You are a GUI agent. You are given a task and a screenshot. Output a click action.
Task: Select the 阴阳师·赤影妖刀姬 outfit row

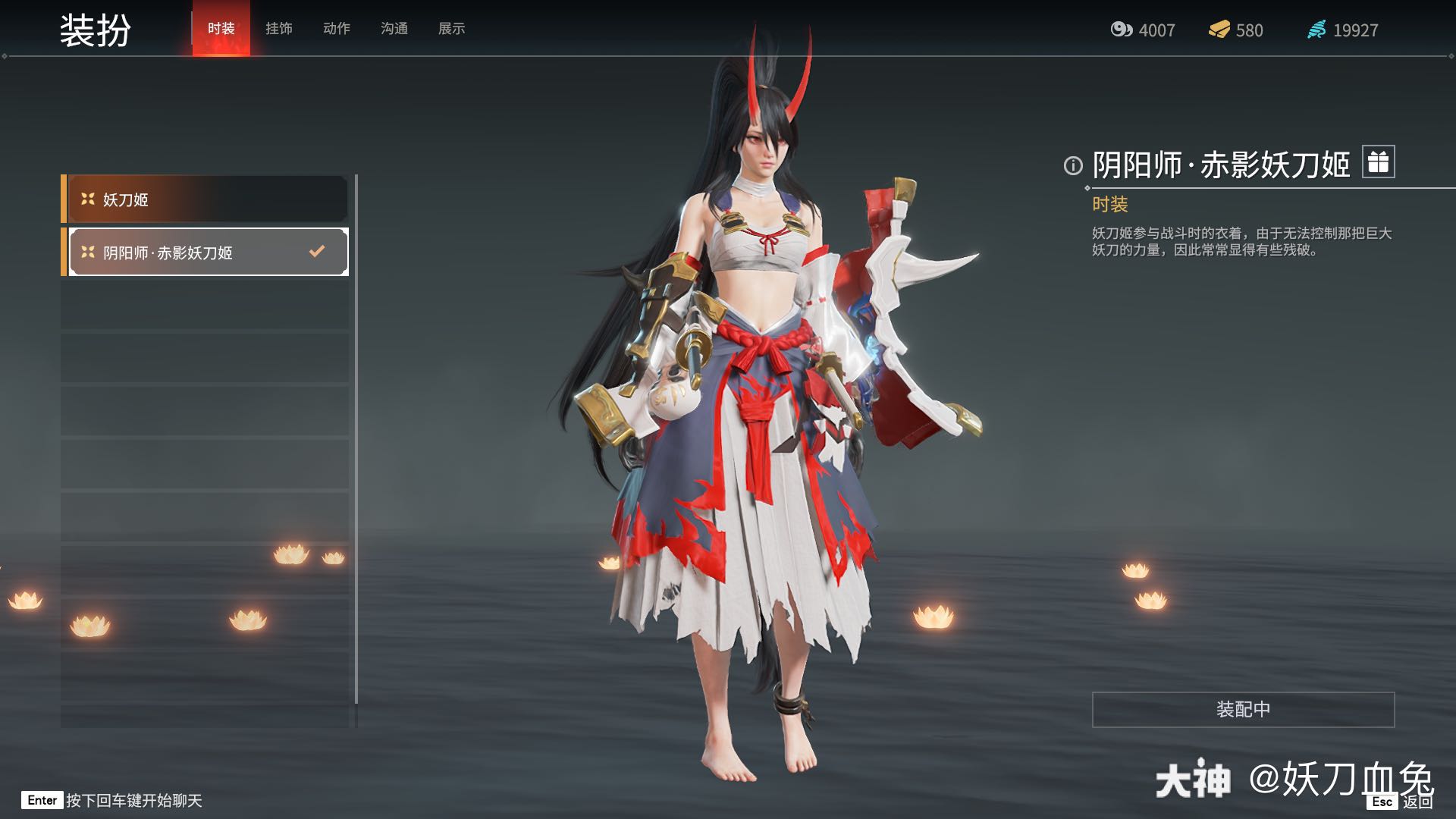208,253
